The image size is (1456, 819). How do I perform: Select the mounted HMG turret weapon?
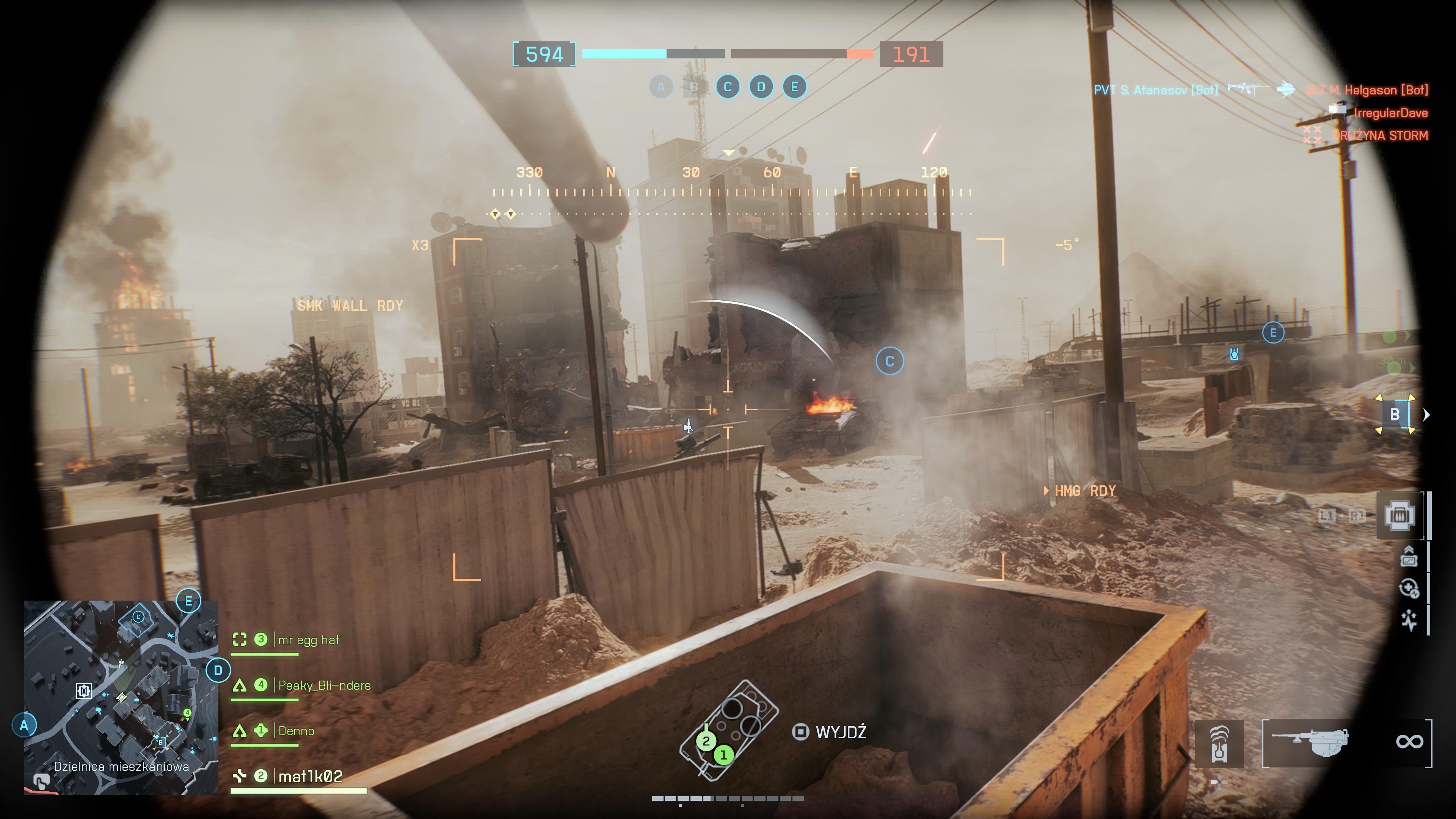[1310, 742]
